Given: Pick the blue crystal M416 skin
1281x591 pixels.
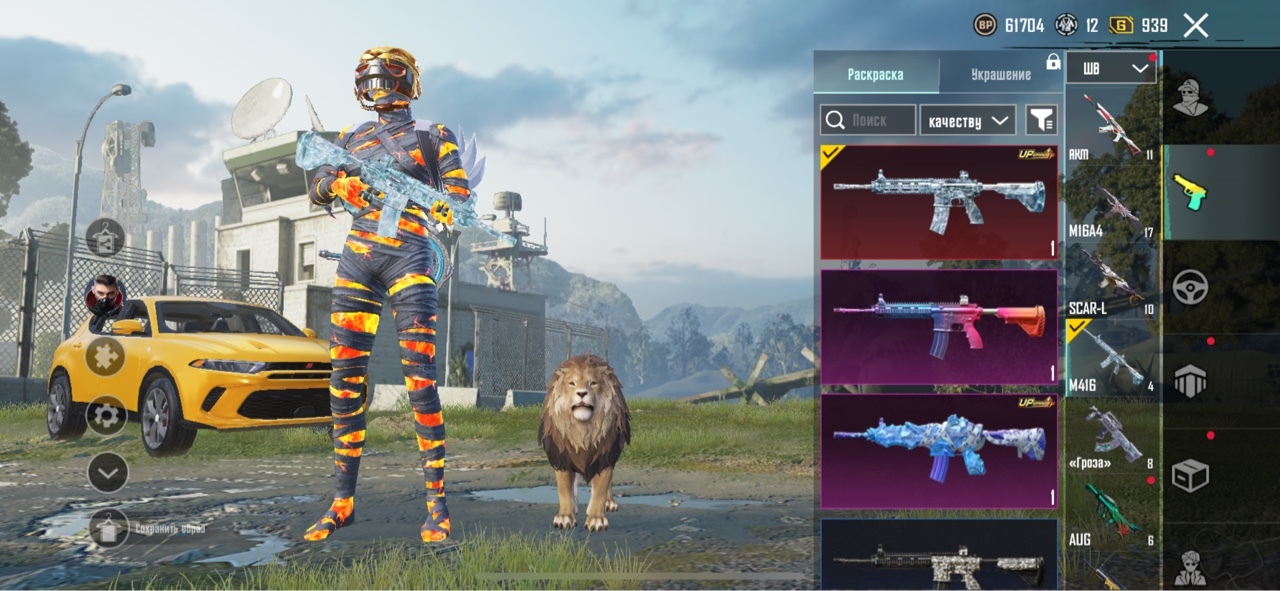Looking at the screenshot, I should pyautogui.click(x=938, y=450).
